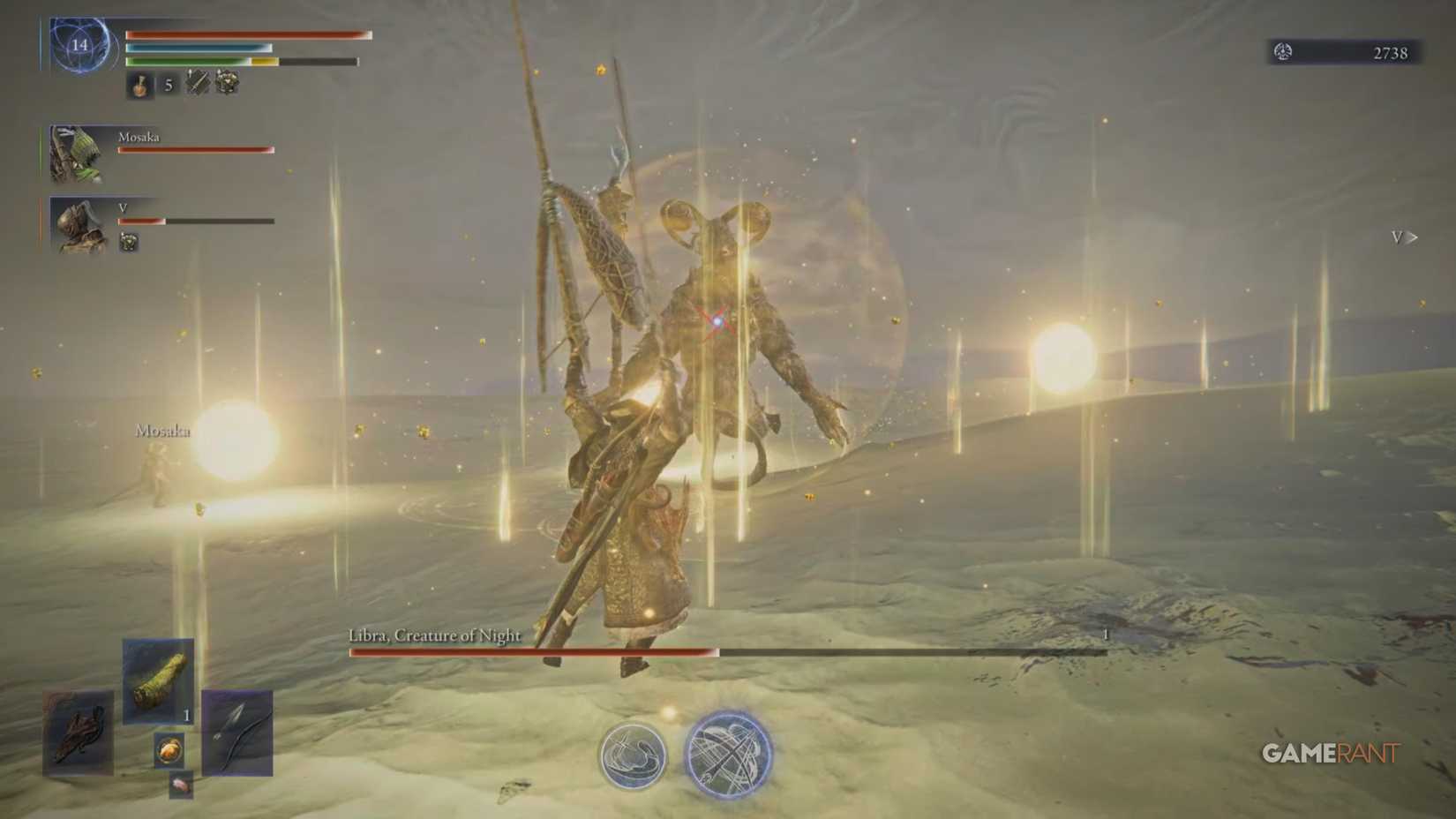Select the crimson flask icon
The image size is (1456, 819).
click(139, 85)
